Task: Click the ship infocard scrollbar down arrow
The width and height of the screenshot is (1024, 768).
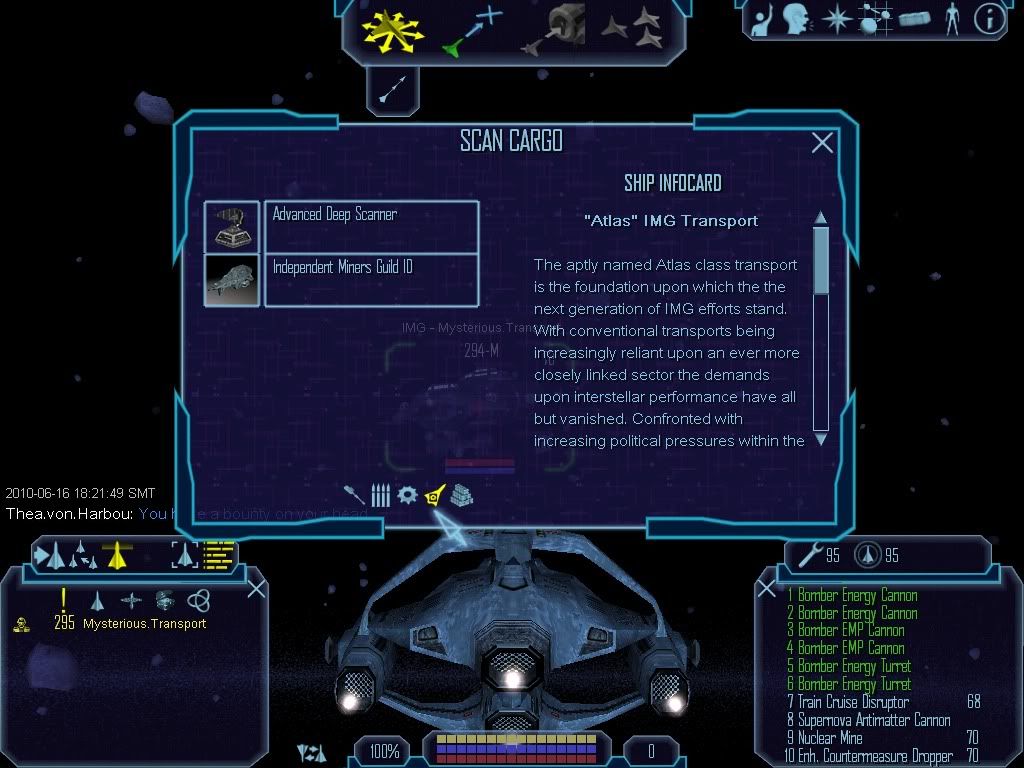Action: 821,438
